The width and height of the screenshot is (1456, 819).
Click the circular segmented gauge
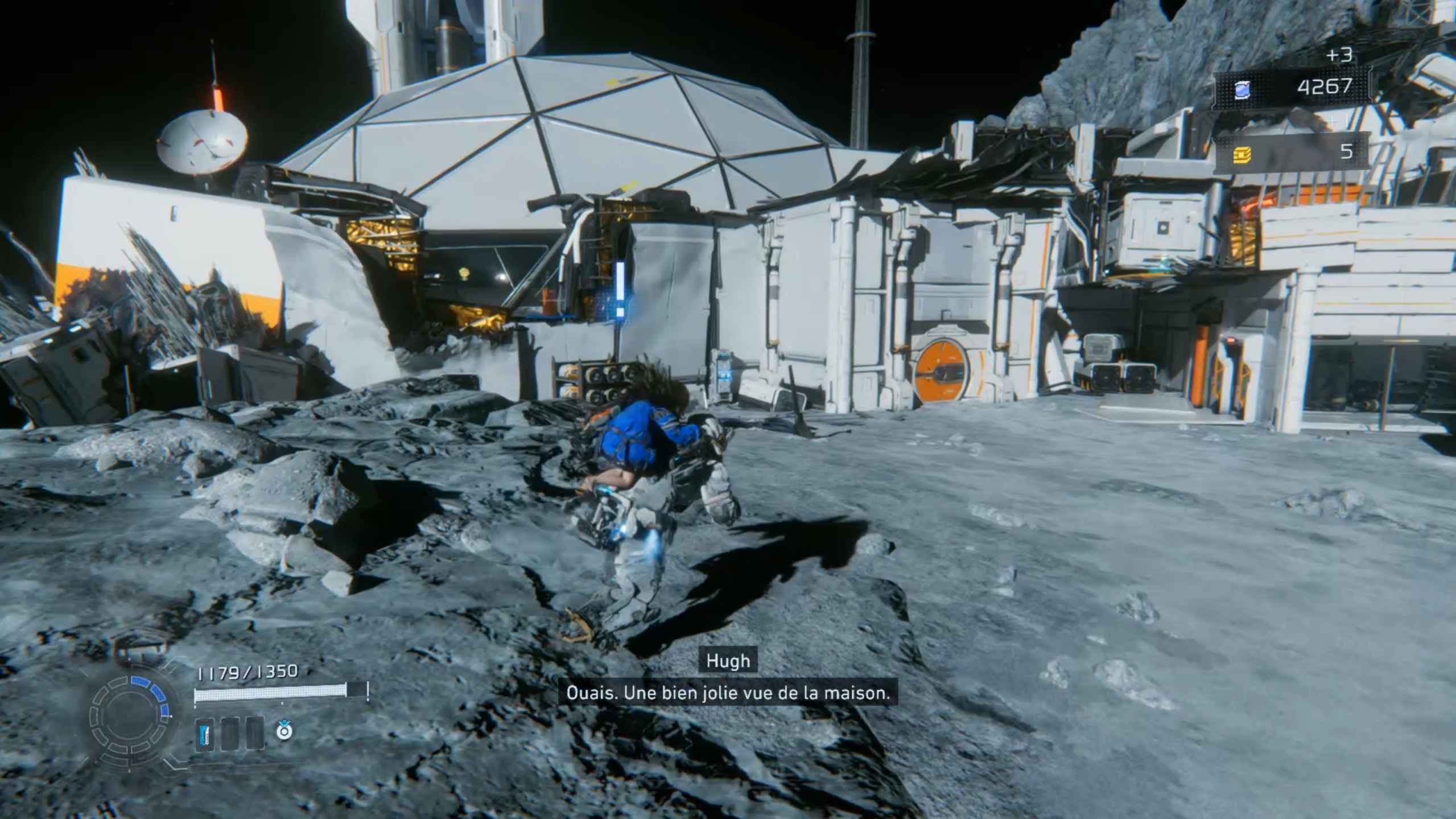coord(130,715)
